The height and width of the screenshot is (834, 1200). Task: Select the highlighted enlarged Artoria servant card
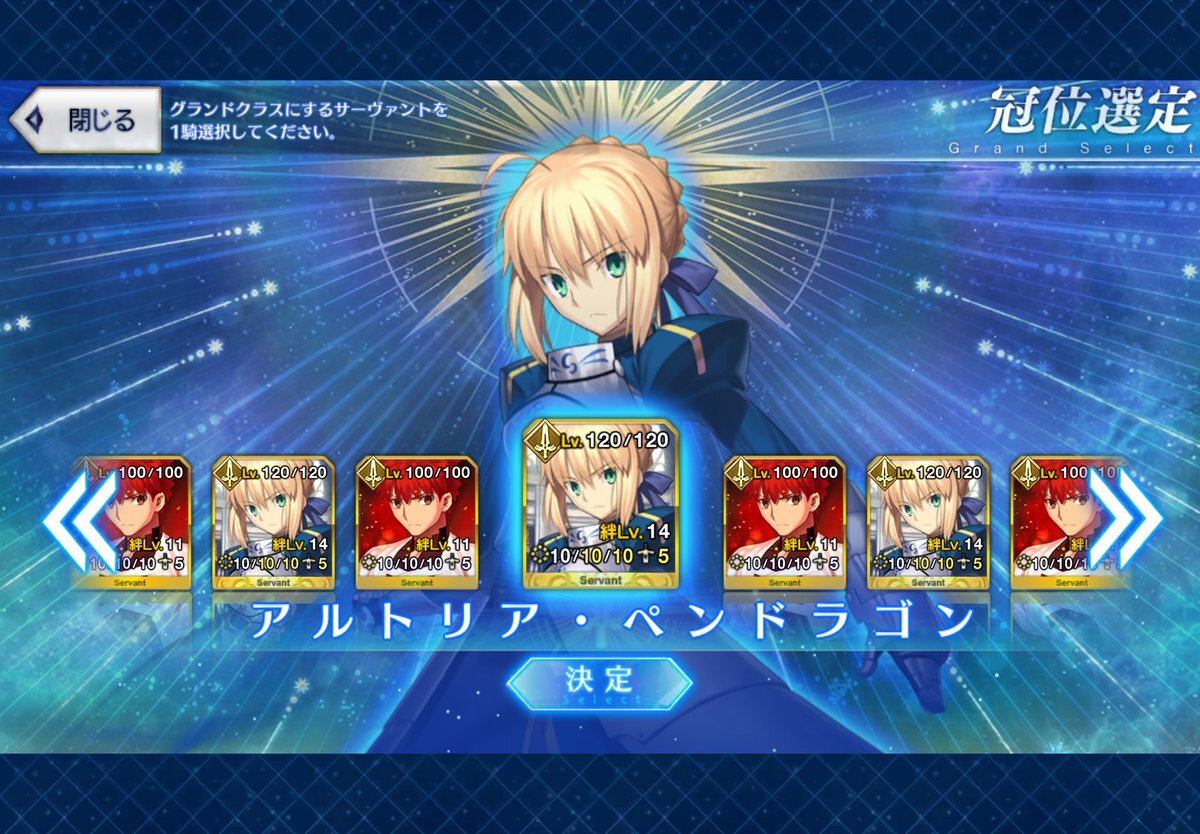[x=602, y=505]
